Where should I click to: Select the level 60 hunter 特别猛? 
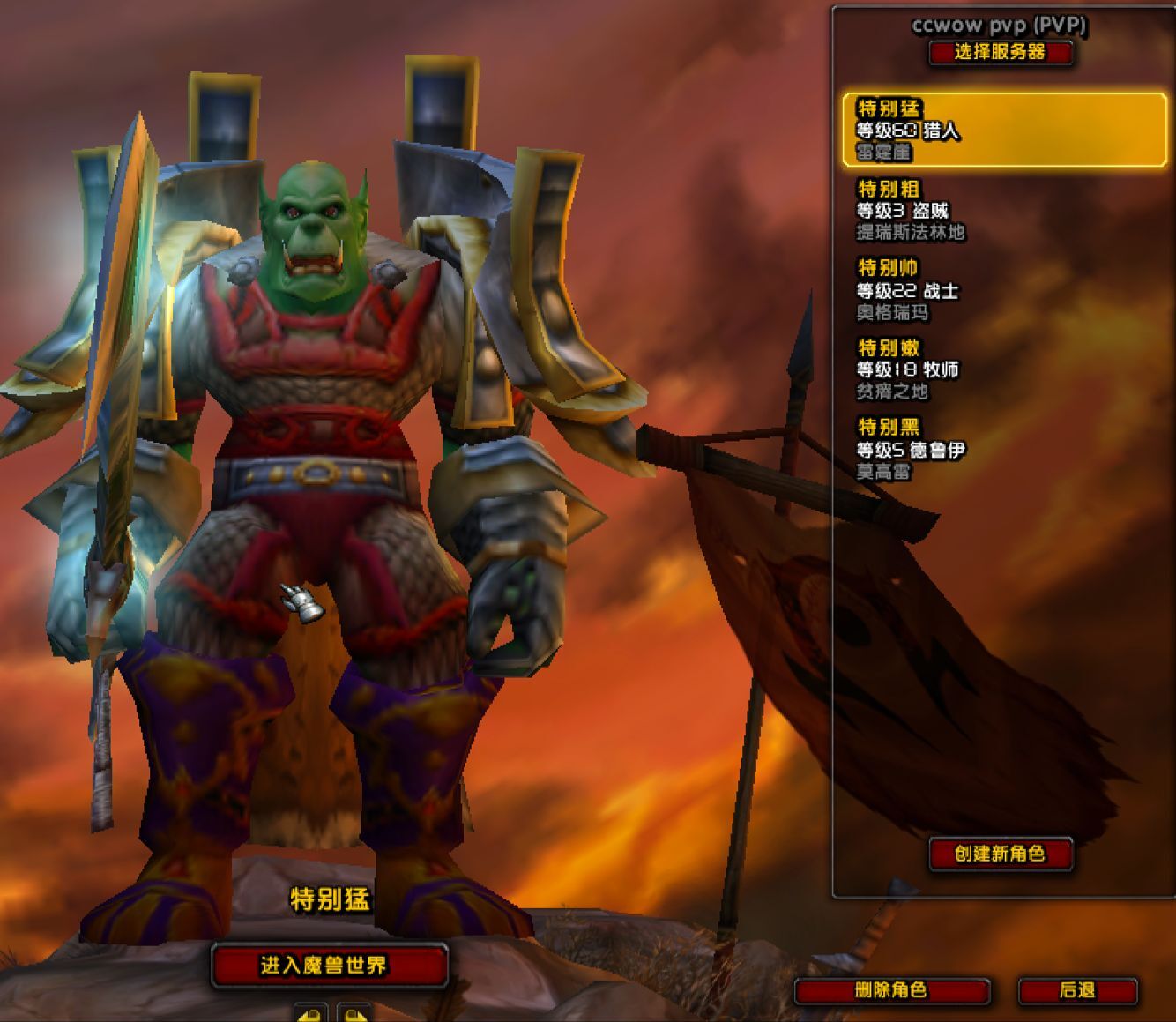pyautogui.click(x=1004, y=131)
